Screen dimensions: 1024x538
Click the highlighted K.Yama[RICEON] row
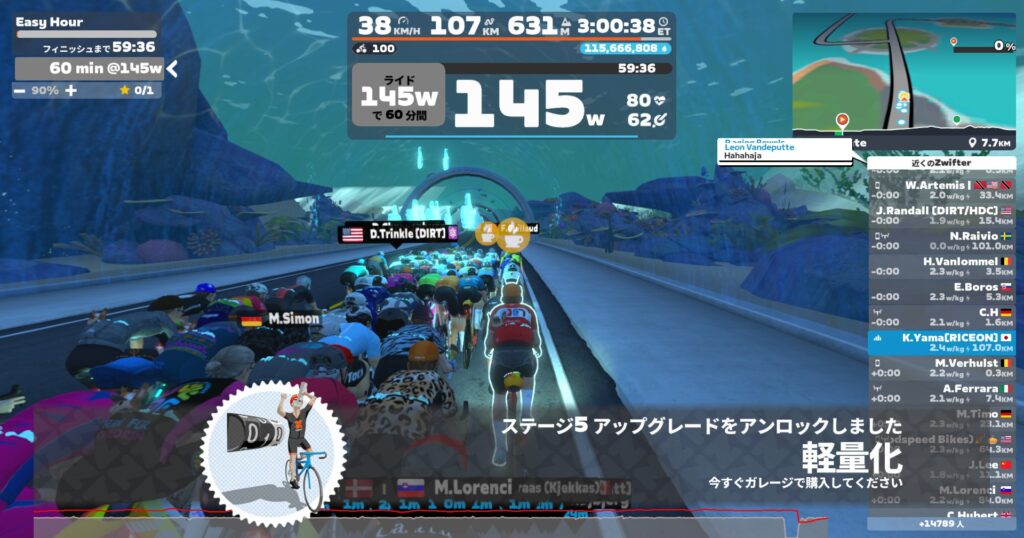tap(941, 343)
